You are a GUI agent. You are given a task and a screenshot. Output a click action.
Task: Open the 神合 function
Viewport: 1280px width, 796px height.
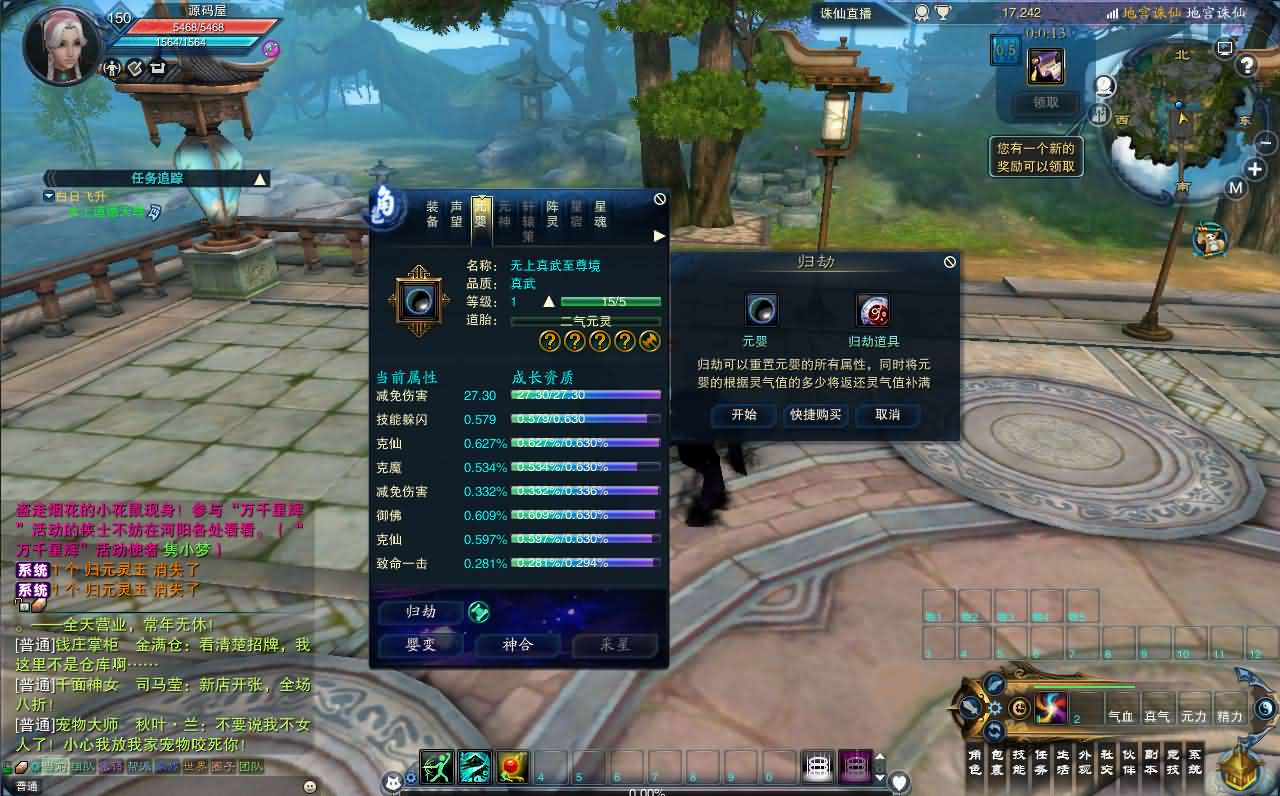coord(518,645)
